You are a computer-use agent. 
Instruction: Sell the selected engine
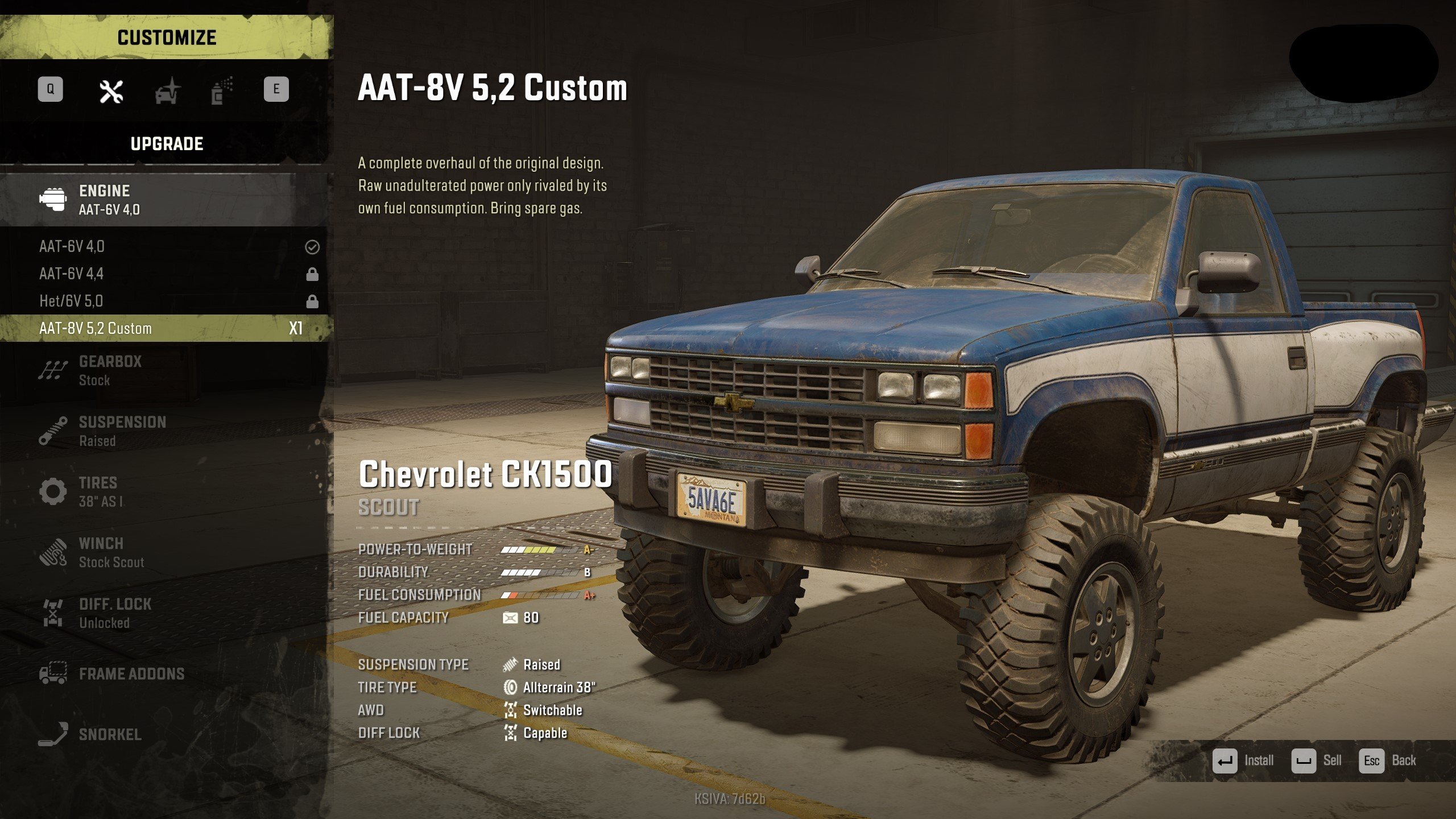point(1317,761)
